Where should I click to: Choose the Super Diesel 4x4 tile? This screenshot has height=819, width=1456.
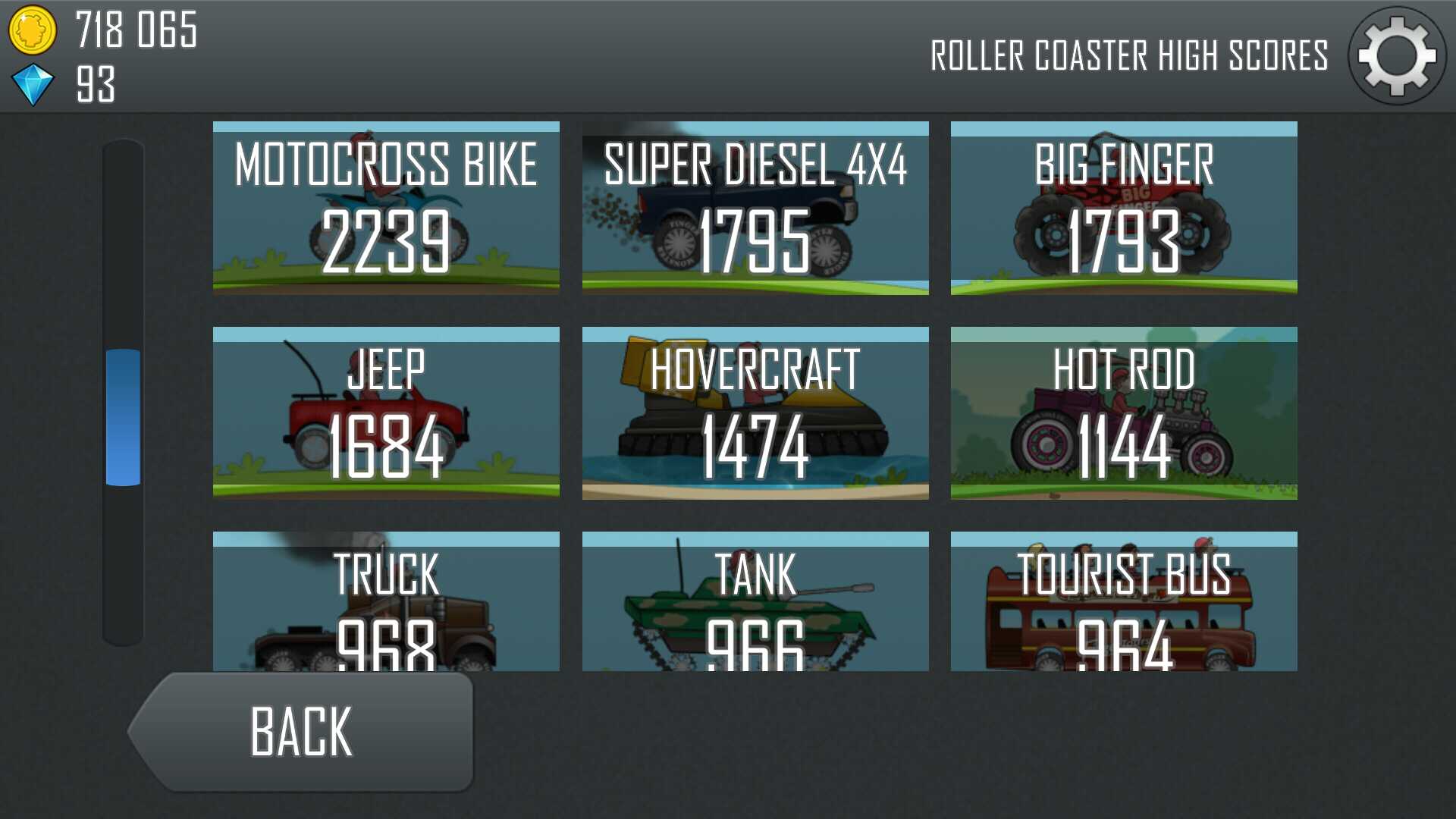pyautogui.click(x=755, y=208)
